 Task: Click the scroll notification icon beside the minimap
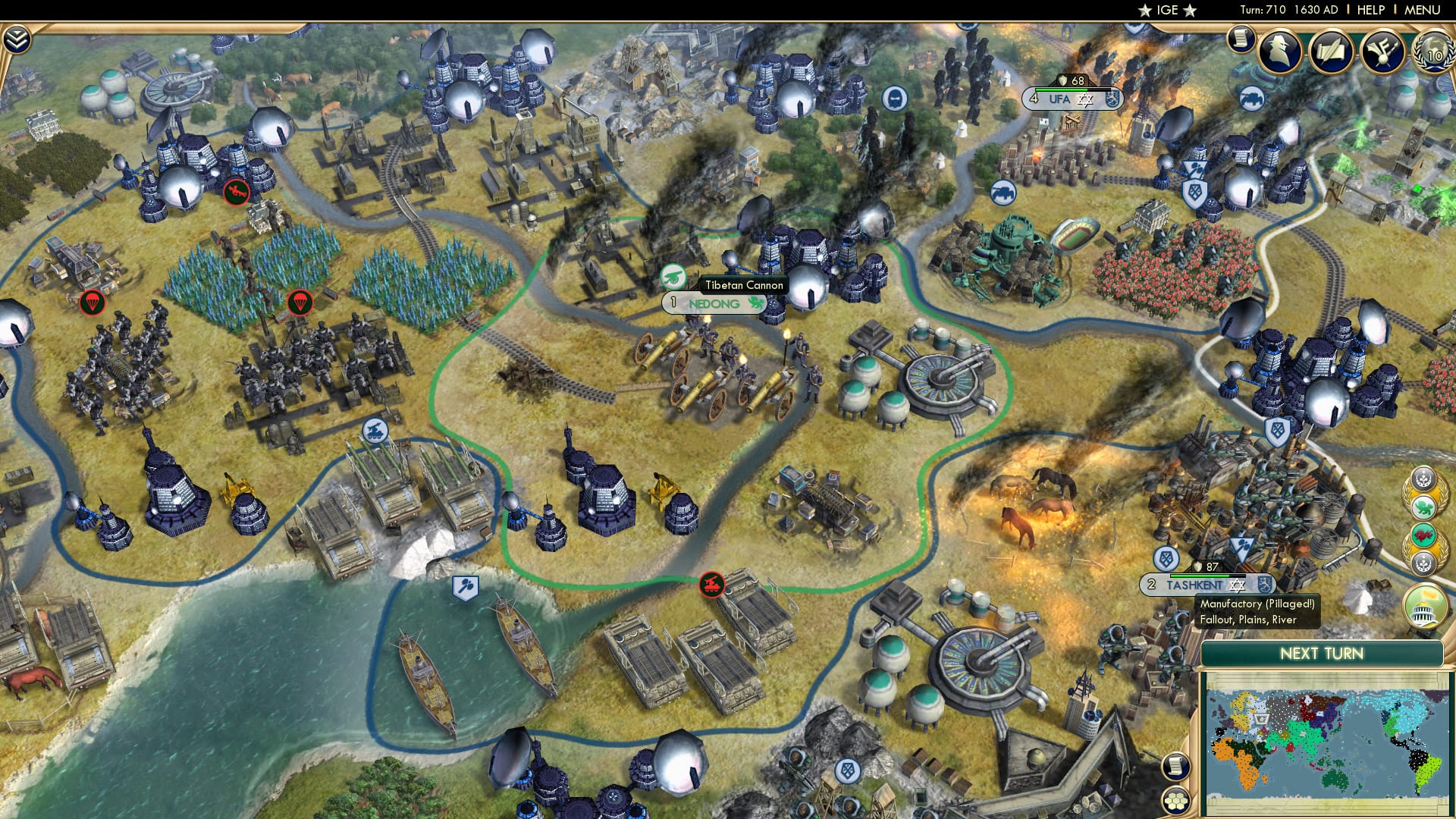[x=1176, y=767]
